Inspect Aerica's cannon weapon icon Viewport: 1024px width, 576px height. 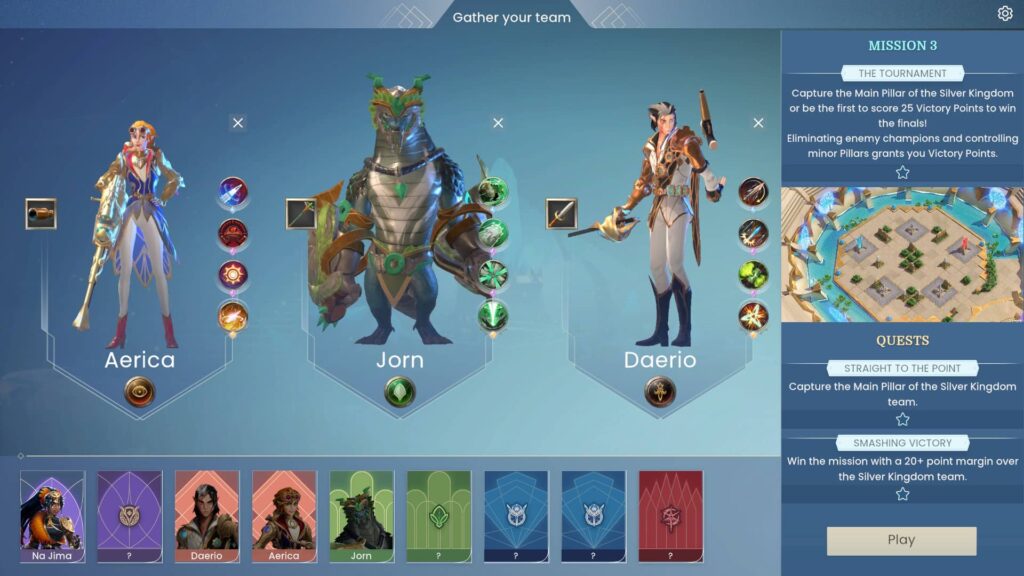click(41, 213)
